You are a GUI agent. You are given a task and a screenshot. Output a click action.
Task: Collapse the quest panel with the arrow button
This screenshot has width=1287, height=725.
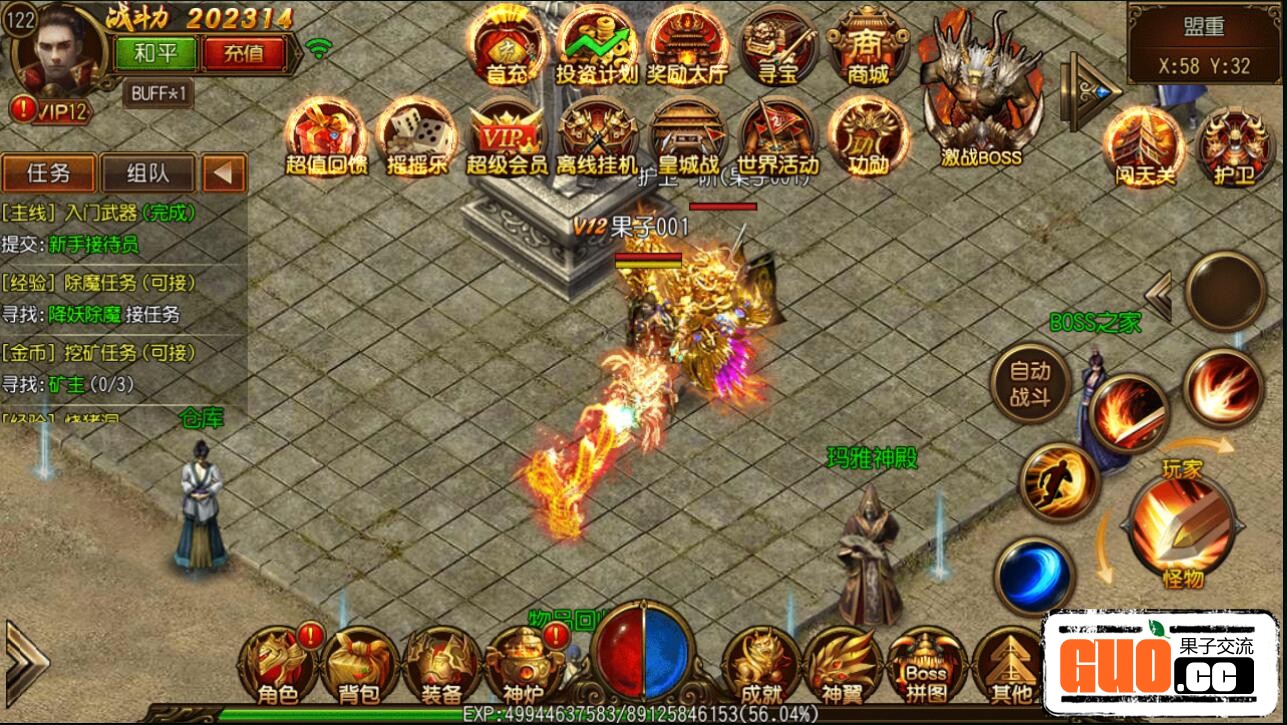(224, 174)
